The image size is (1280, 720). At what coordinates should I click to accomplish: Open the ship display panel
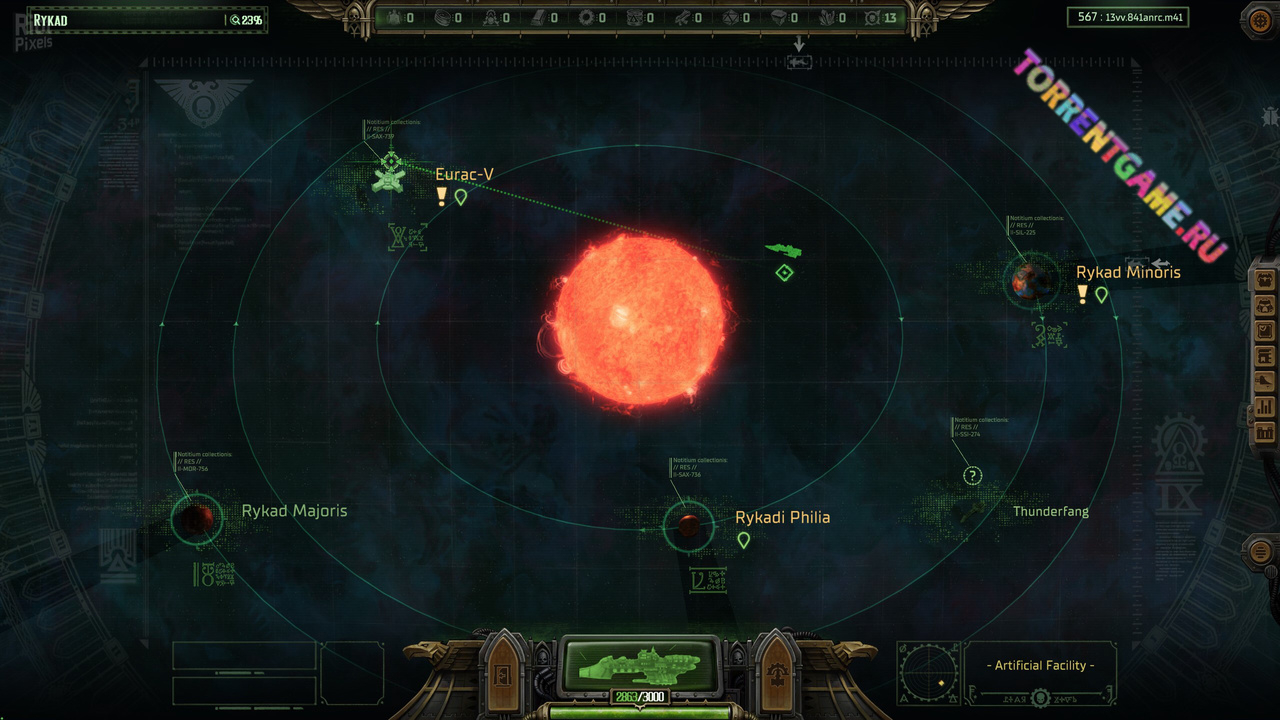click(x=640, y=664)
